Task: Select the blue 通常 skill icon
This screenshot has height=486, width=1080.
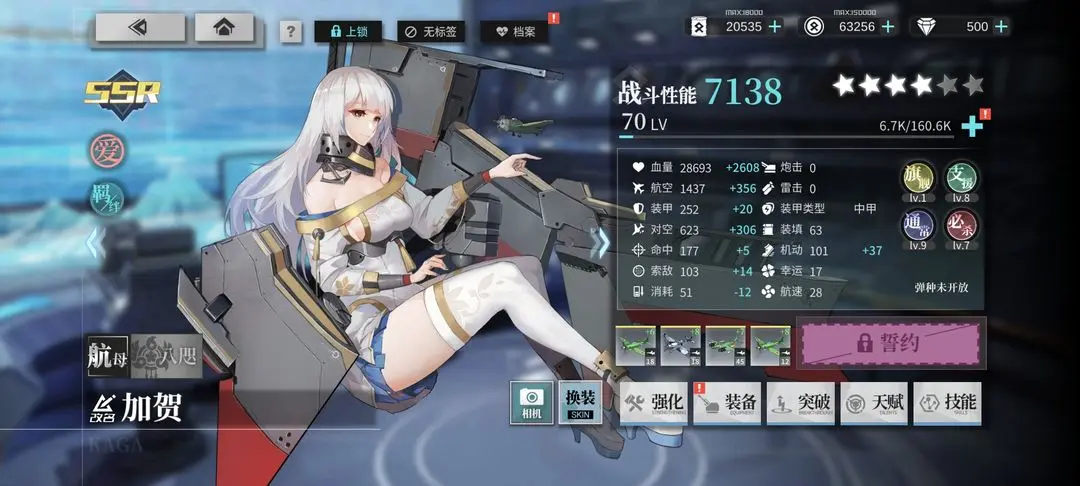Action: tap(919, 225)
